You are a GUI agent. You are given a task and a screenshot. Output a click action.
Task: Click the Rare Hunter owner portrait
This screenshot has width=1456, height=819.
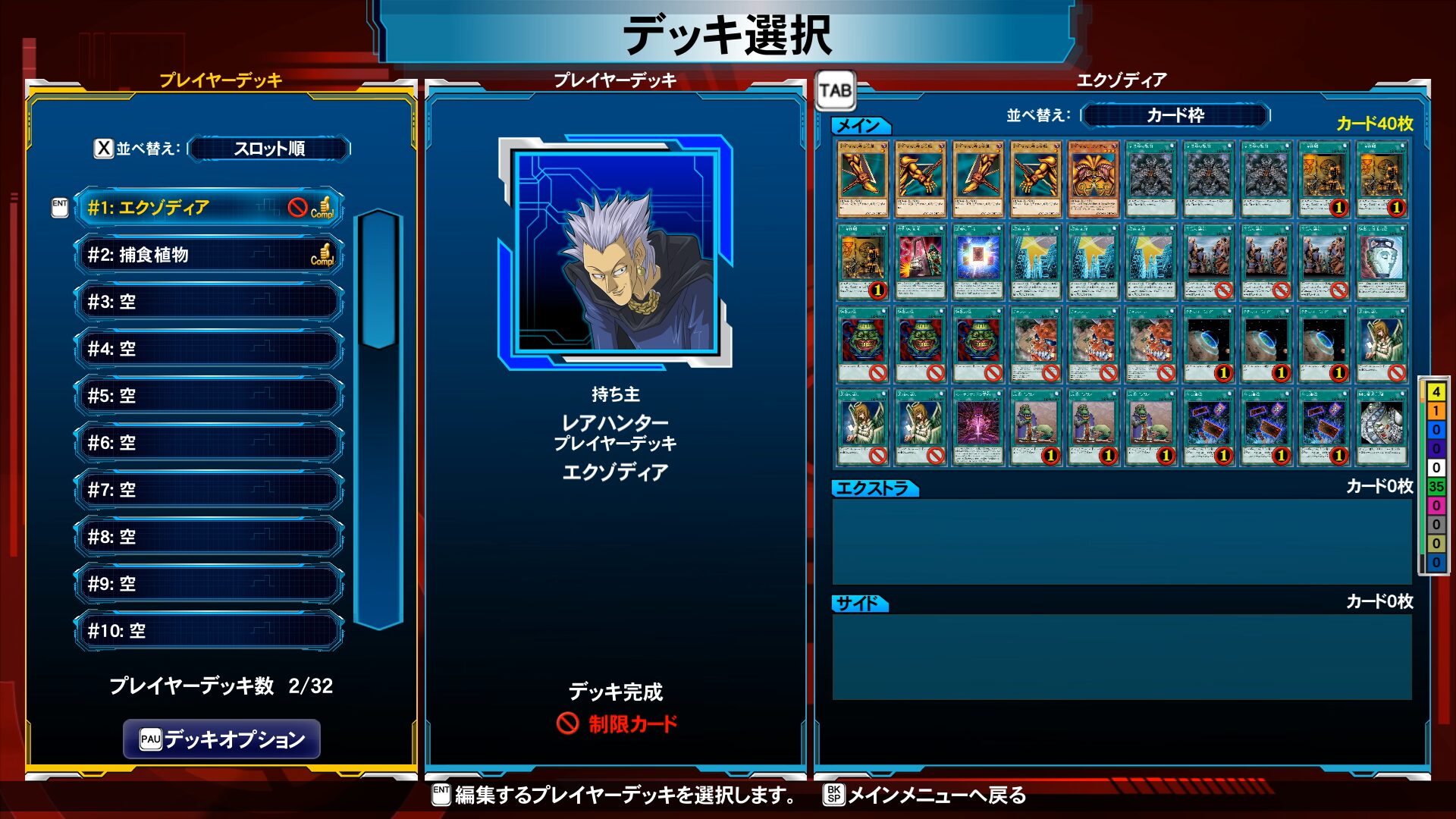[x=615, y=252]
